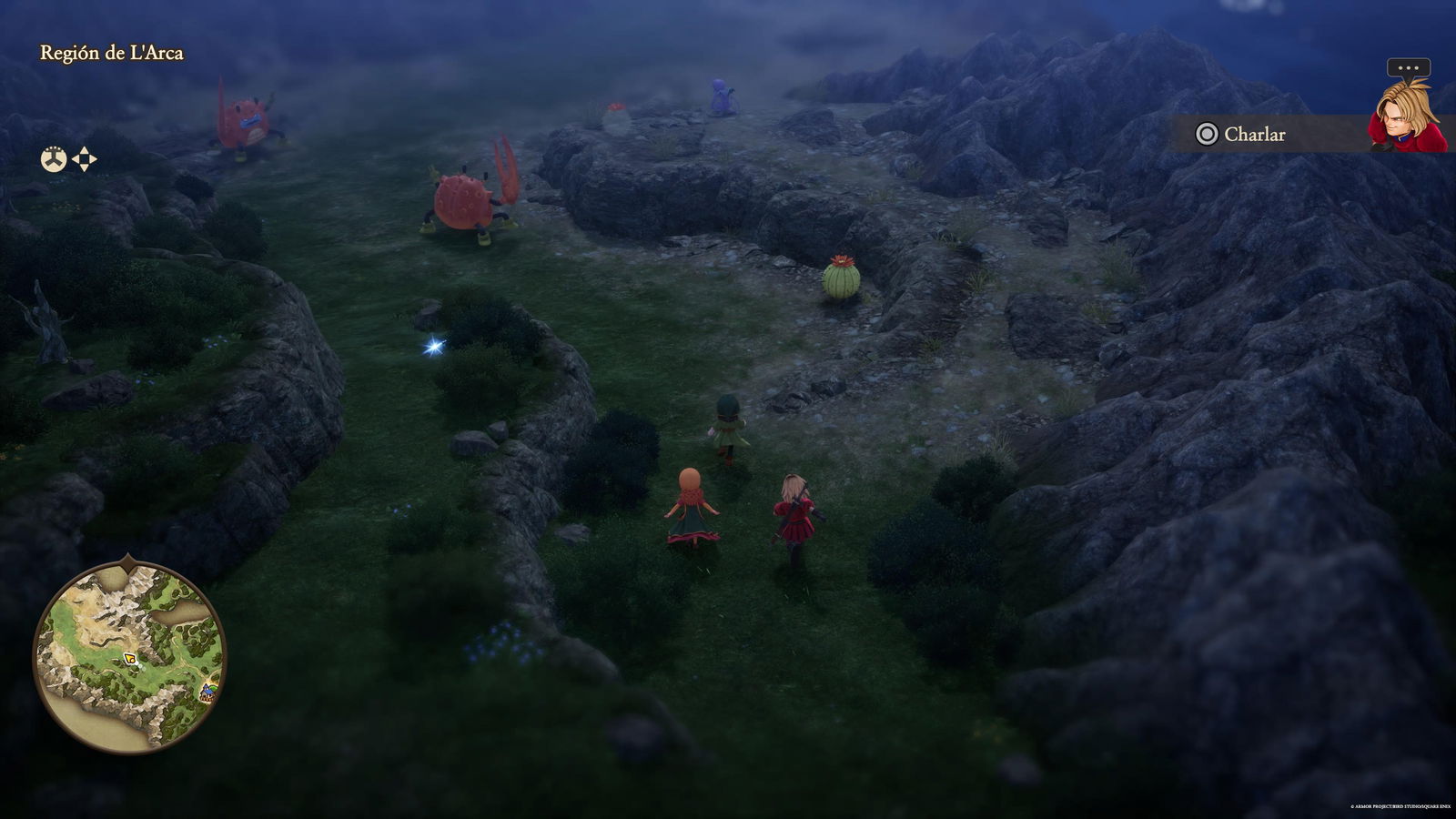Click the Charlar action prompt
Viewport: 1456px width, 819px height.
(x=1256, y=134)
